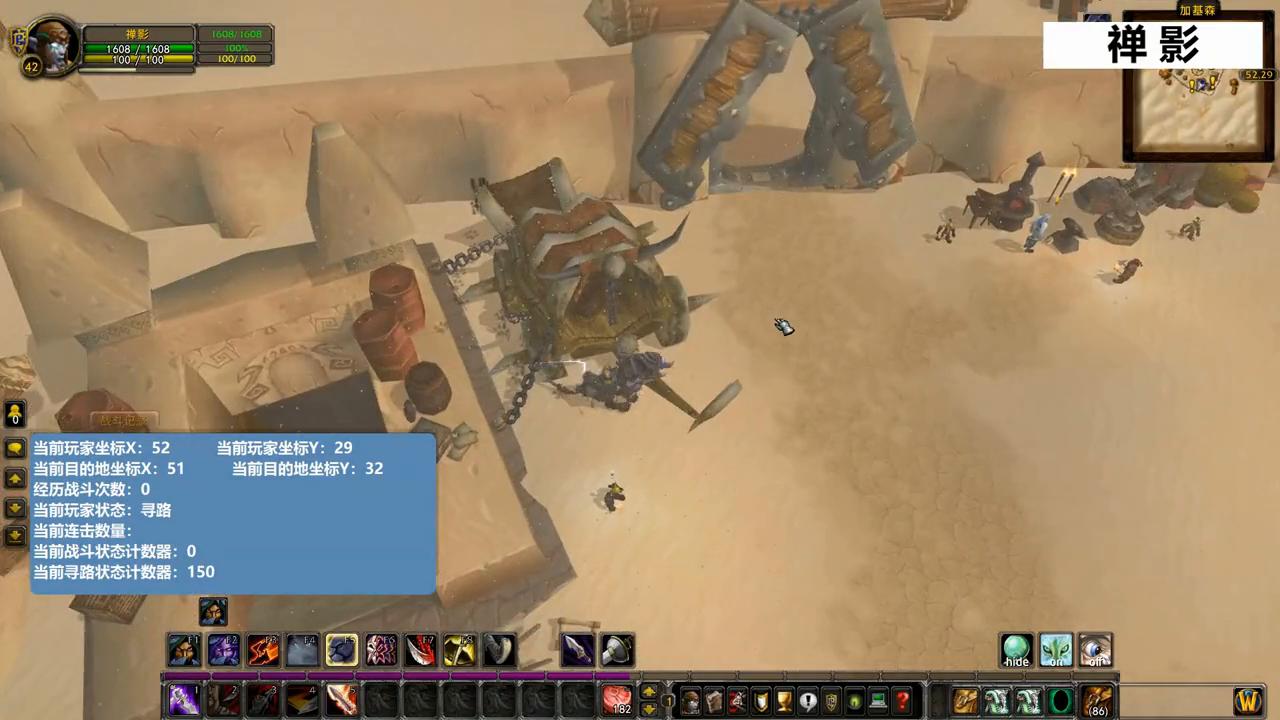Expand the bag bar with yellow up arrow

point(647,692)
